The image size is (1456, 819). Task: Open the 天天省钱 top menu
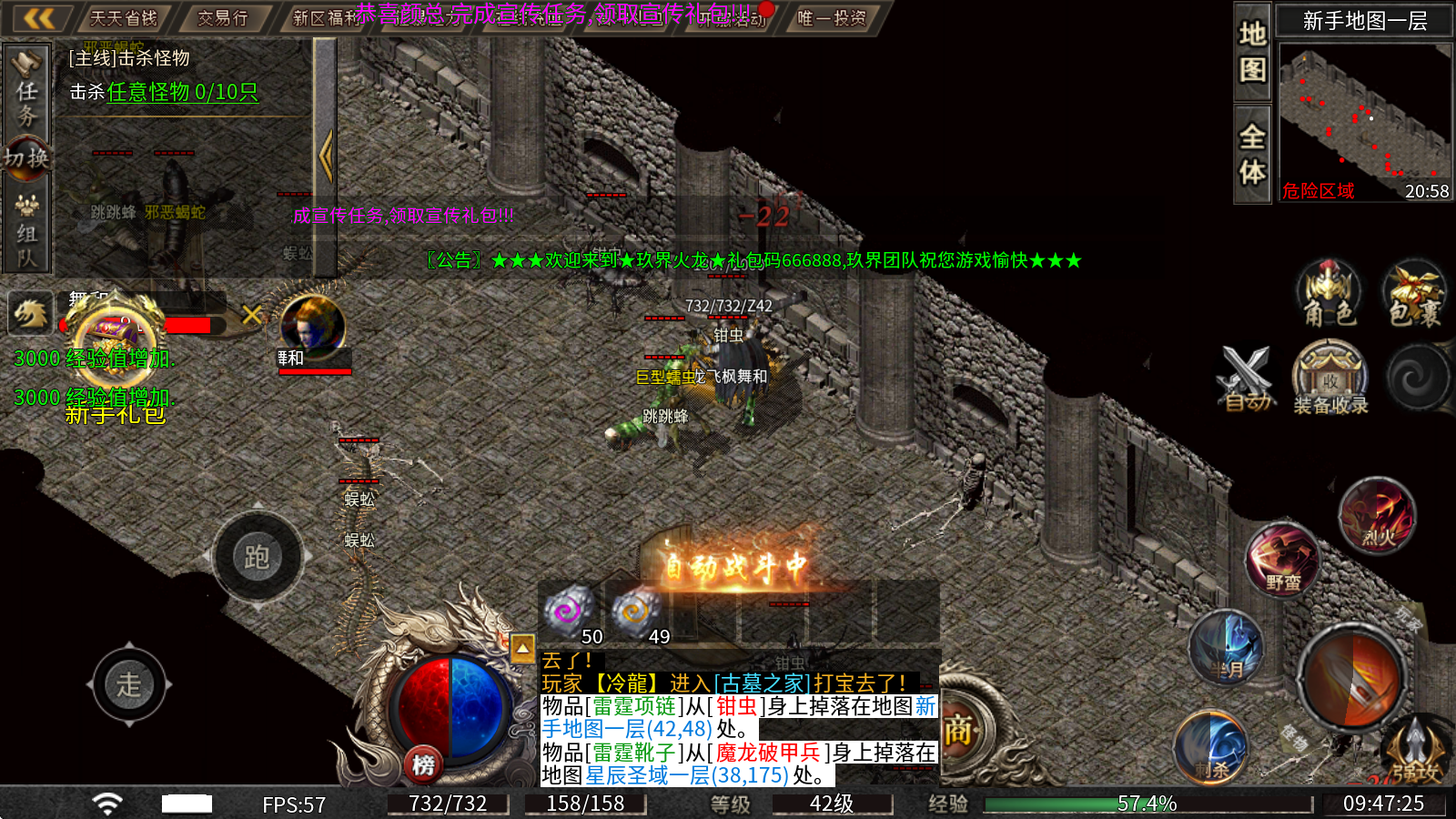[123, 18]
